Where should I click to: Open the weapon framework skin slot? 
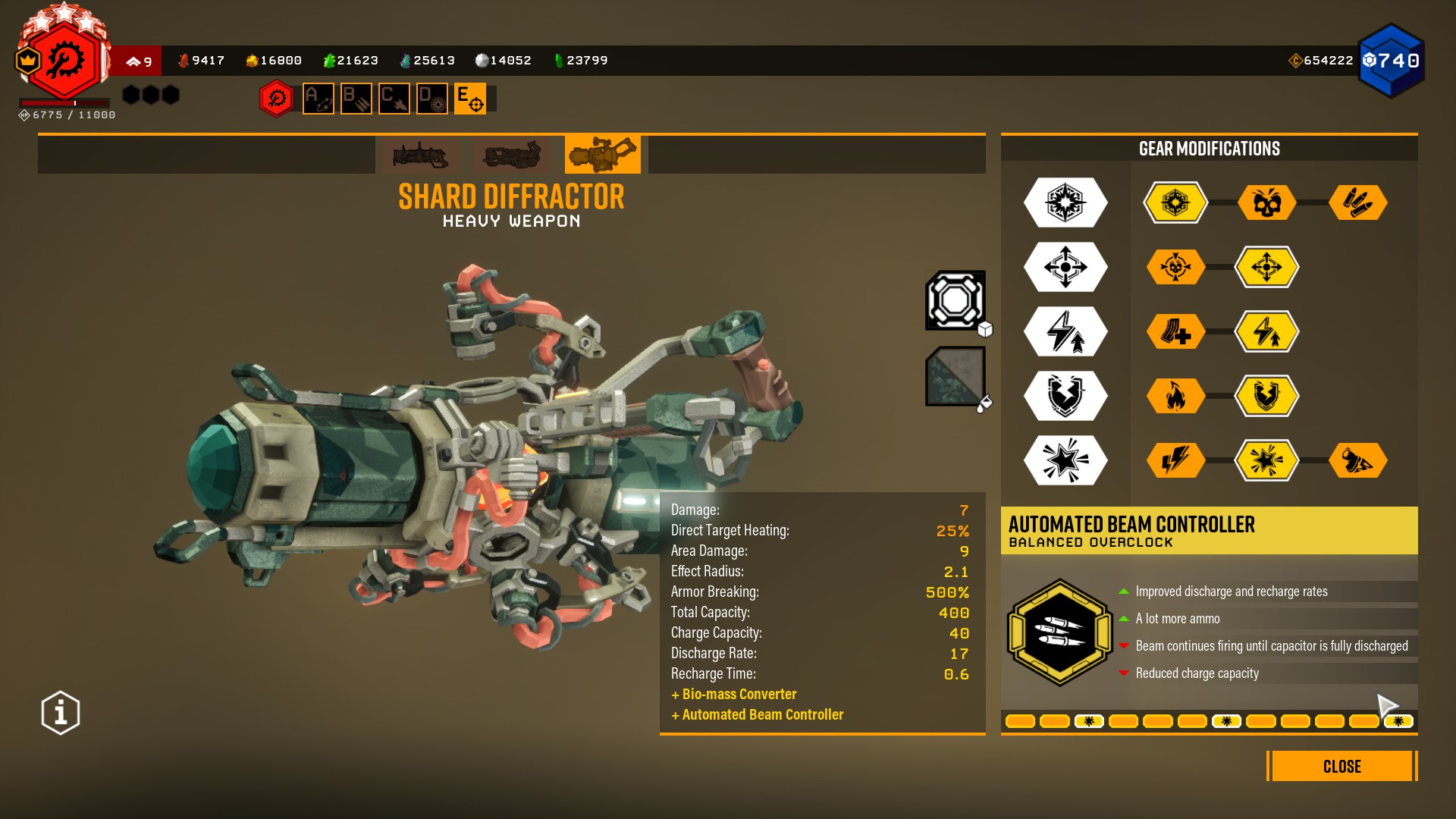[x=955, y=300]
